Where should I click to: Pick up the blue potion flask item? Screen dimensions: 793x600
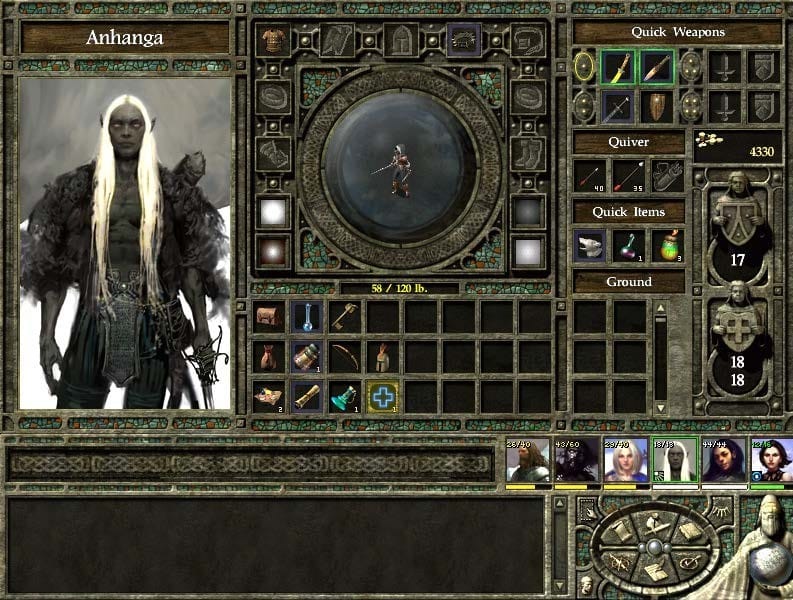tap(307, 317)
